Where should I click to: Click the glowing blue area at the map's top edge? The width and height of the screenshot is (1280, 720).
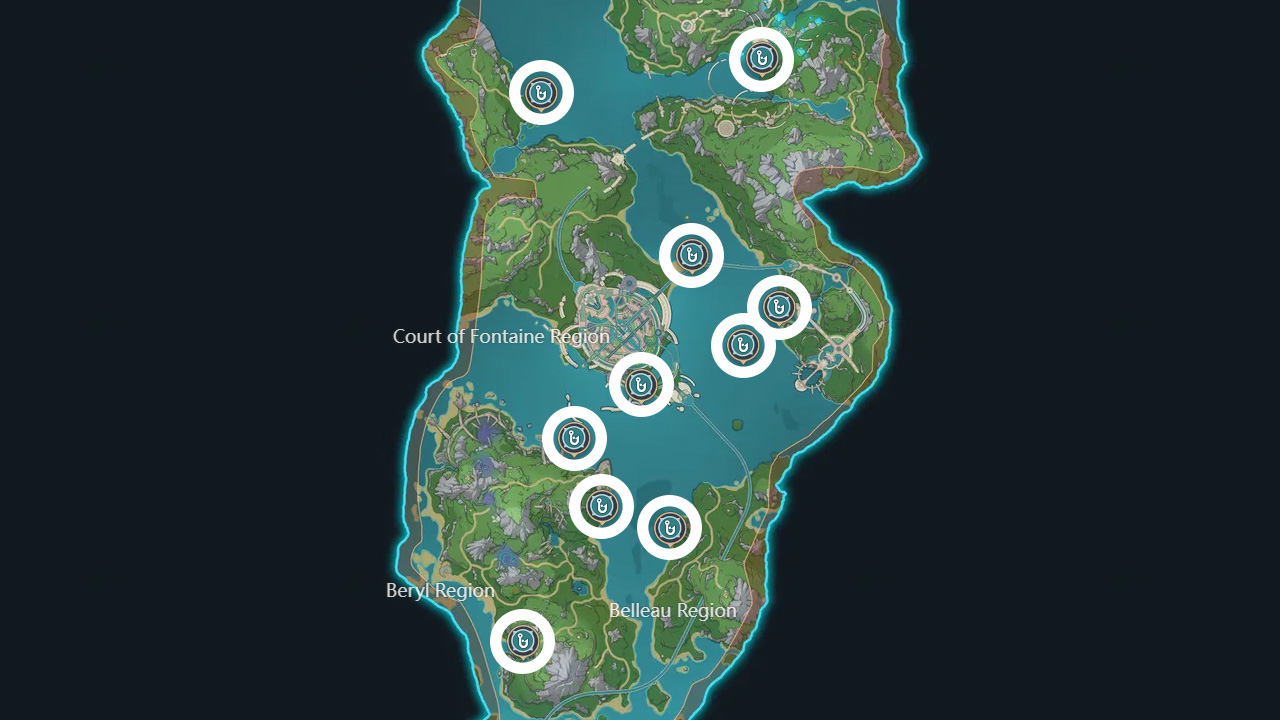point(790,18)
